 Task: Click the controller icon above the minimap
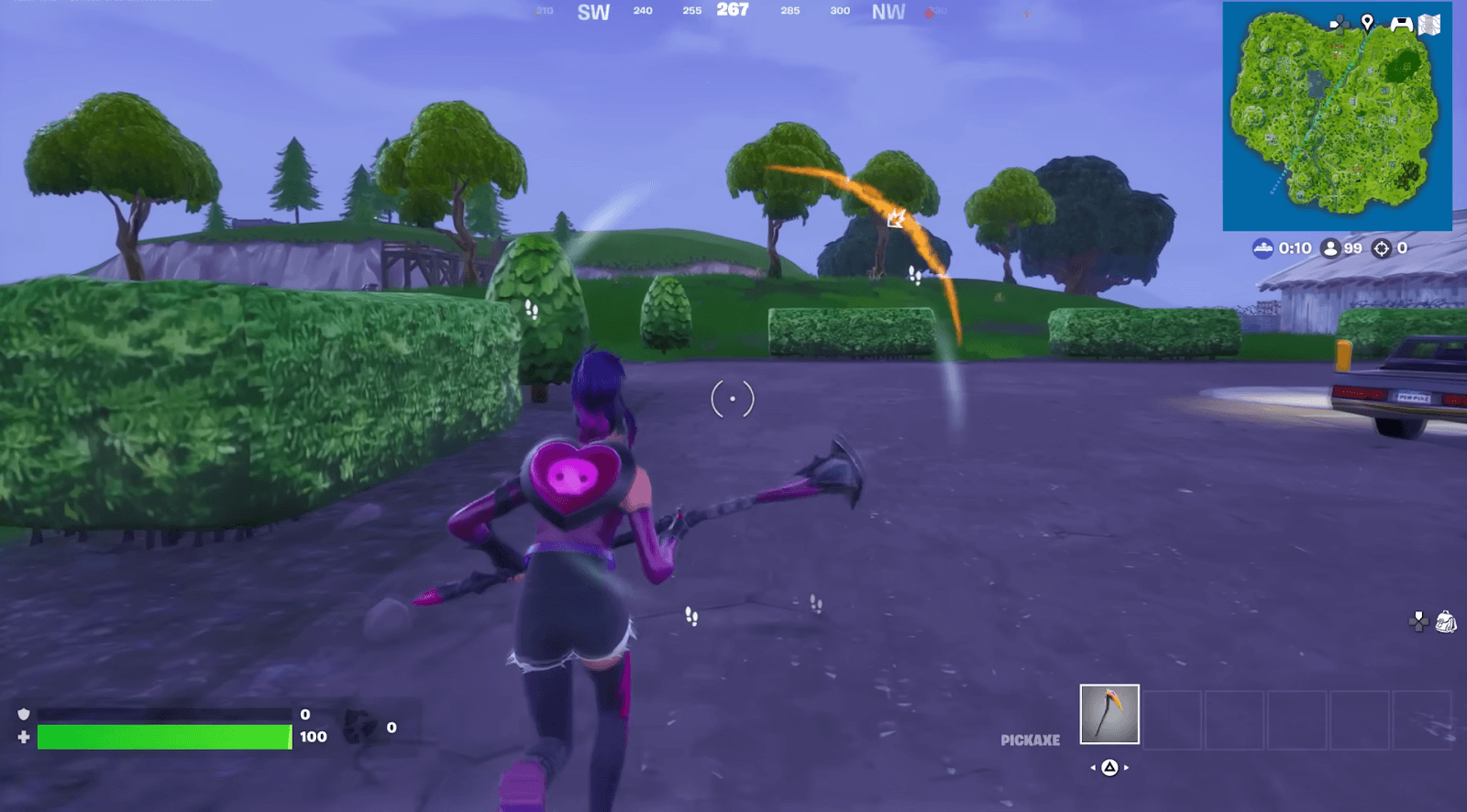tap(1401, 22)
